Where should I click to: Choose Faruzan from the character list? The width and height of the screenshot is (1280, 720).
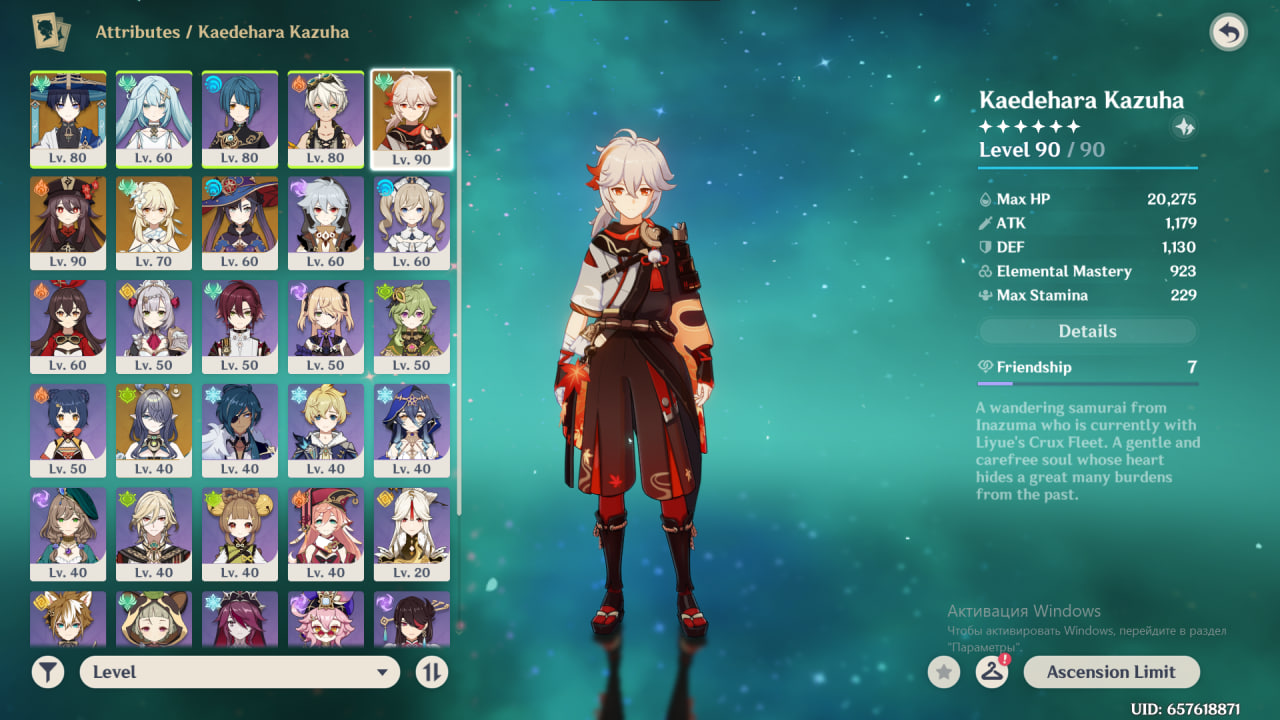154,118
